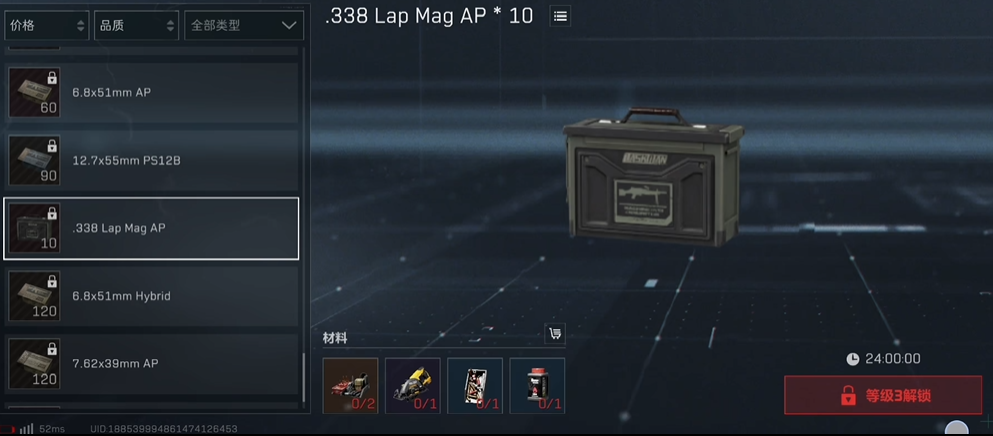Screen dimensions: 993x436
Task: Pick the 6.8x51mm Hybrid ammo row
Action: [x=152, y=296]
